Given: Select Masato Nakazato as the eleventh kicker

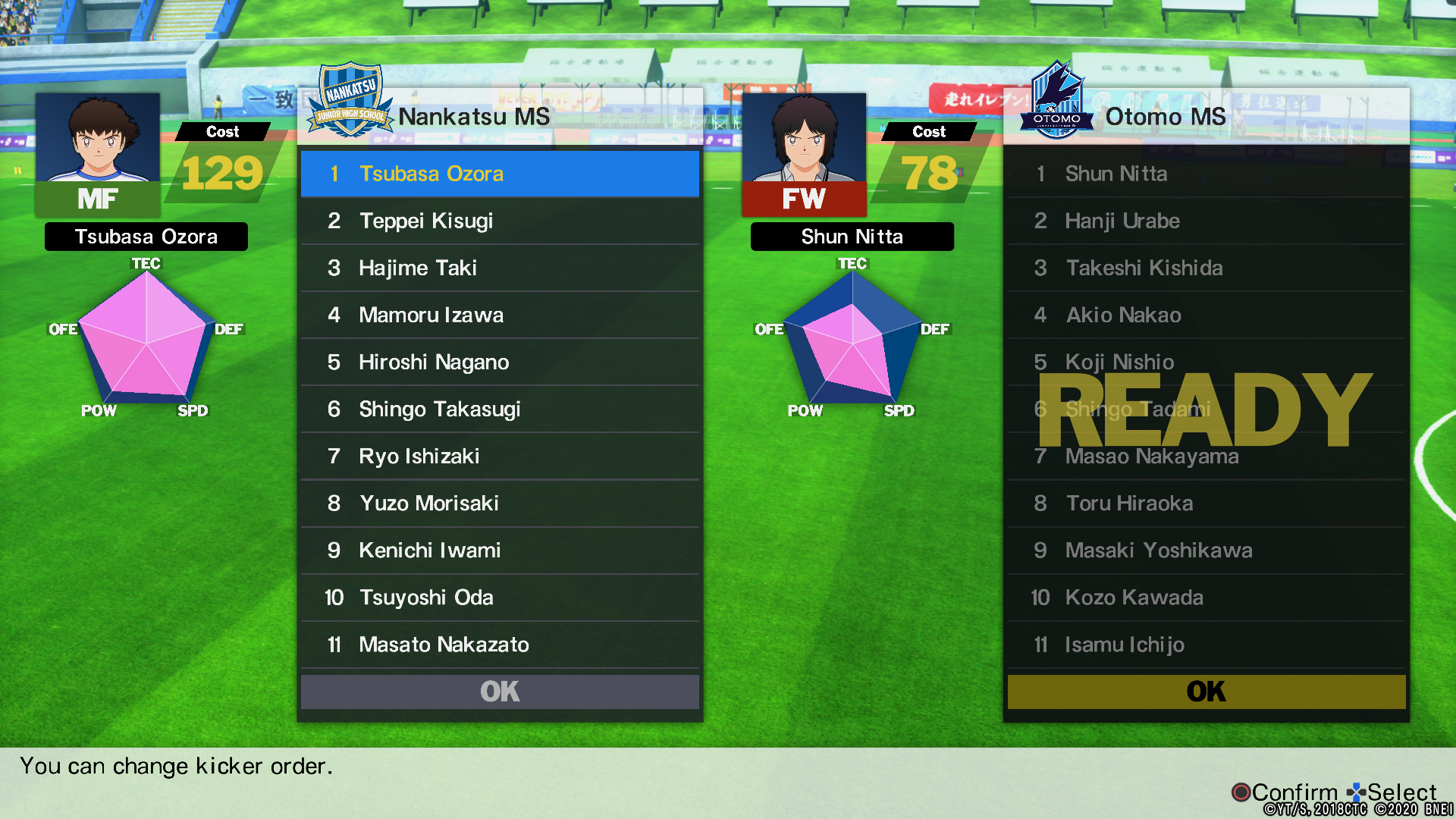Looking at the screenshot, I should coord(500,644).
